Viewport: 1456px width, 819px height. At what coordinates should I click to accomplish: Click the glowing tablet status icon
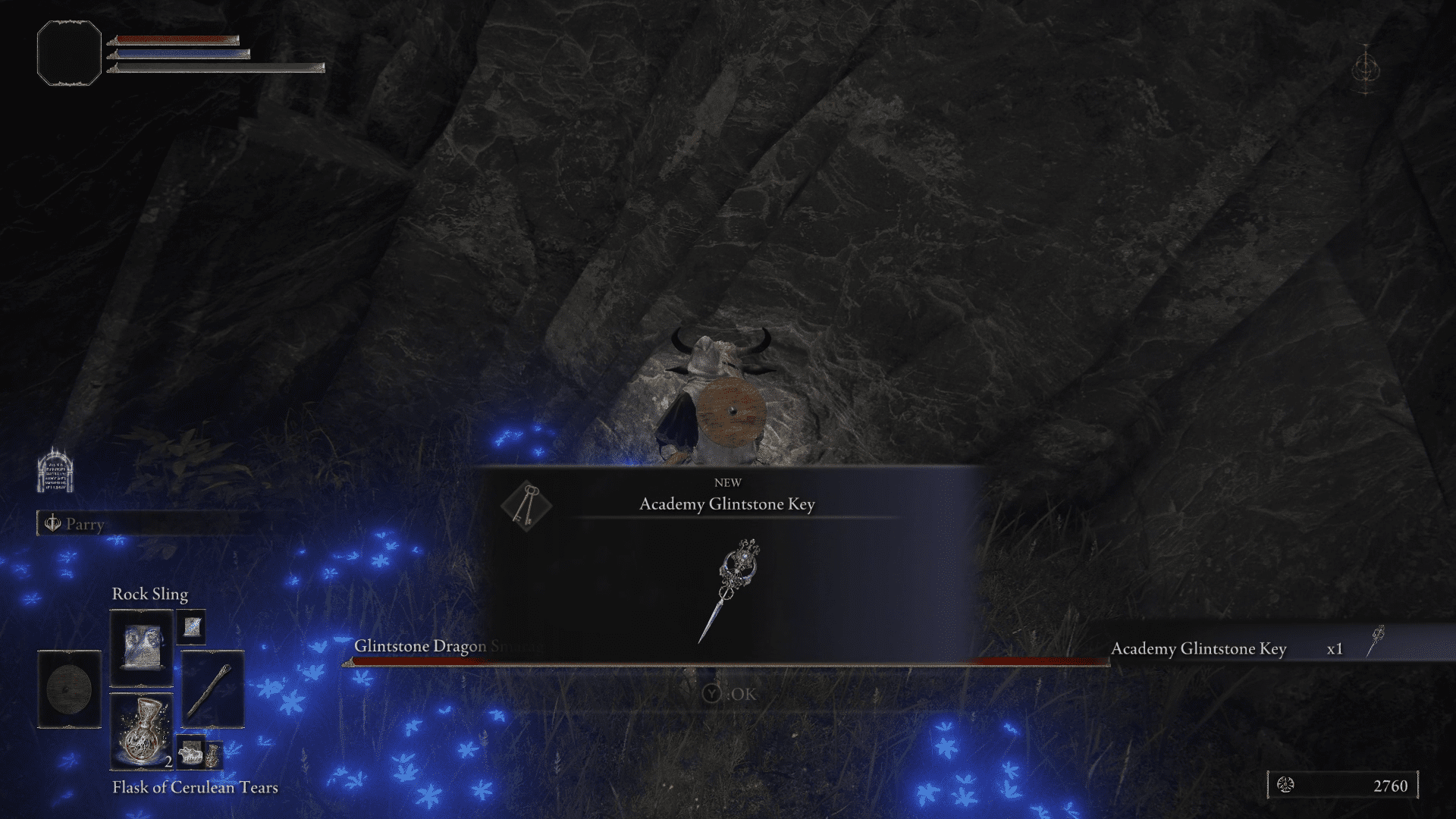click(x=55, y=471)
